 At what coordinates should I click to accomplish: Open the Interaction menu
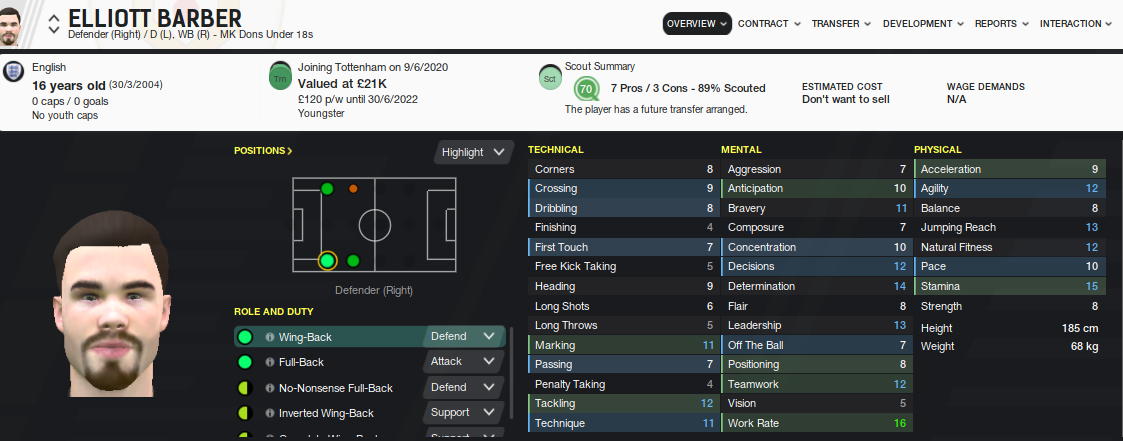(x=1075, y=23)
